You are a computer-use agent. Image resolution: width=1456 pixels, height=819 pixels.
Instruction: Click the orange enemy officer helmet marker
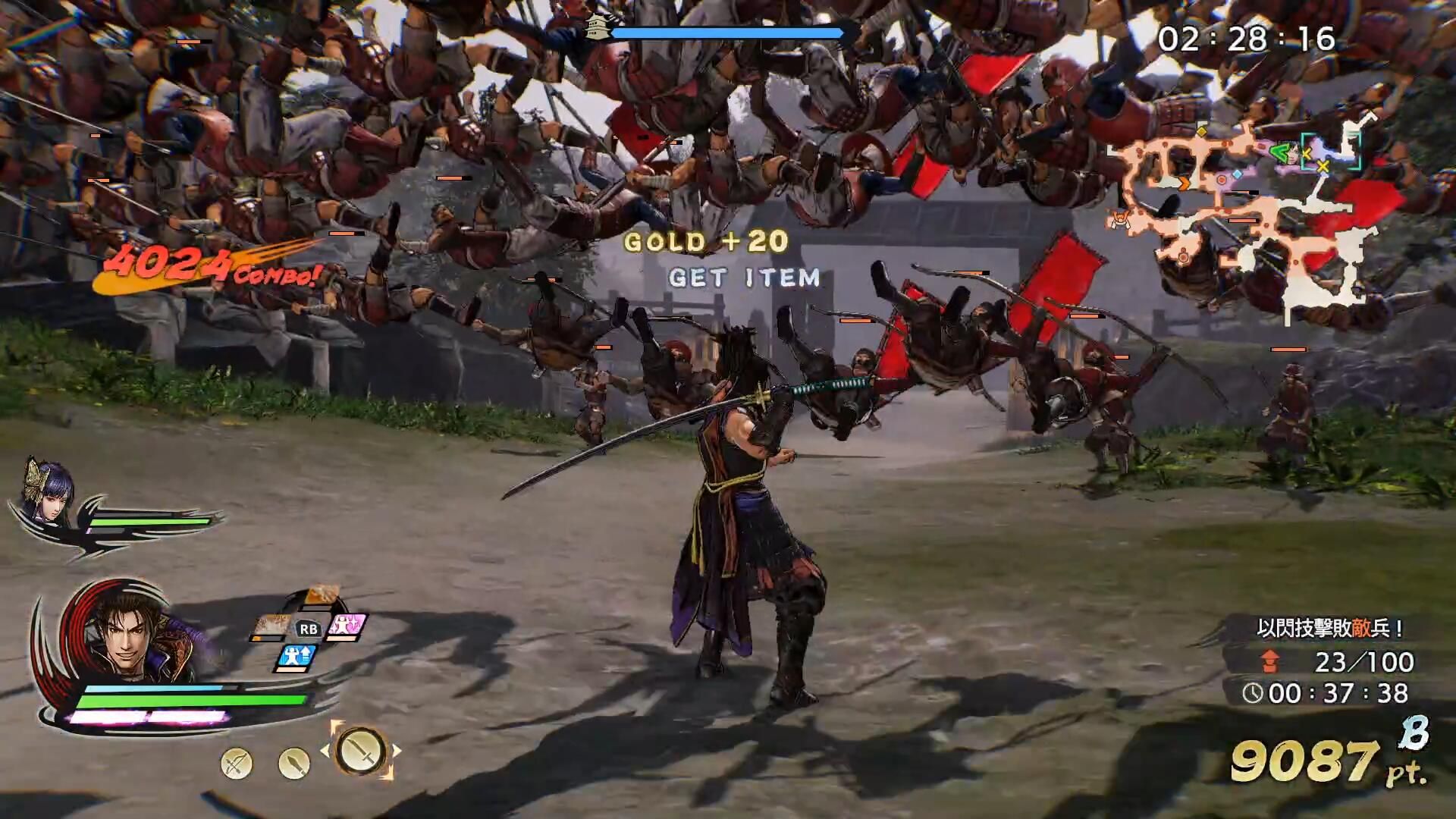[x=1120, y=221]
